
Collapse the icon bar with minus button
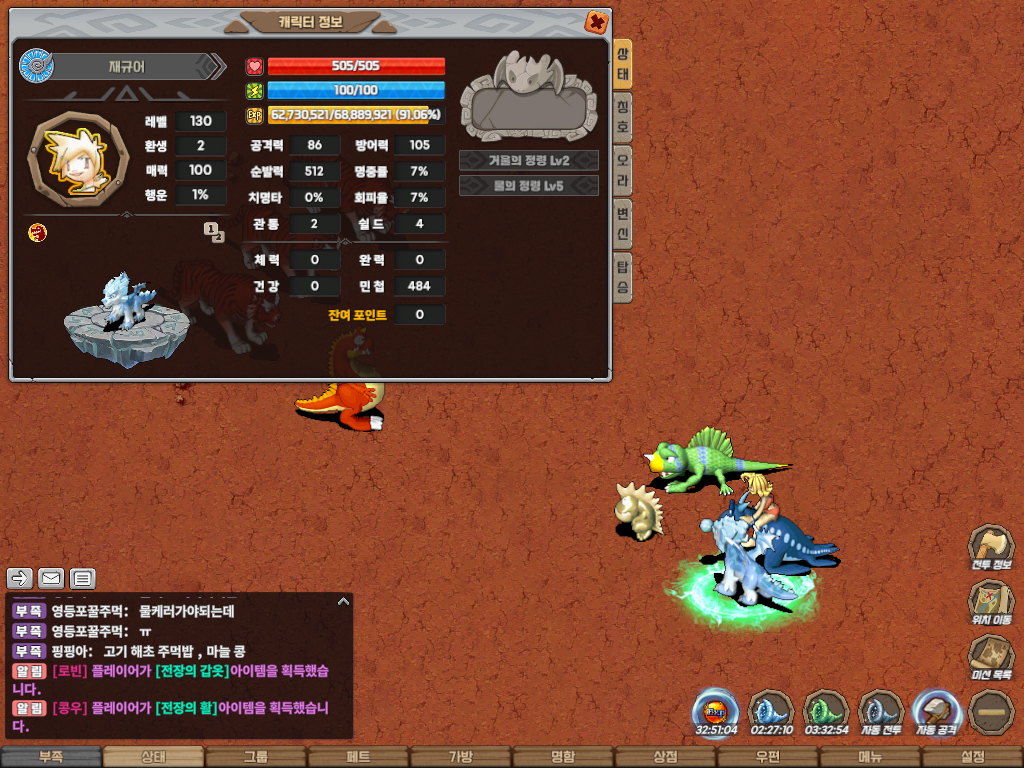tap(991, 713)
